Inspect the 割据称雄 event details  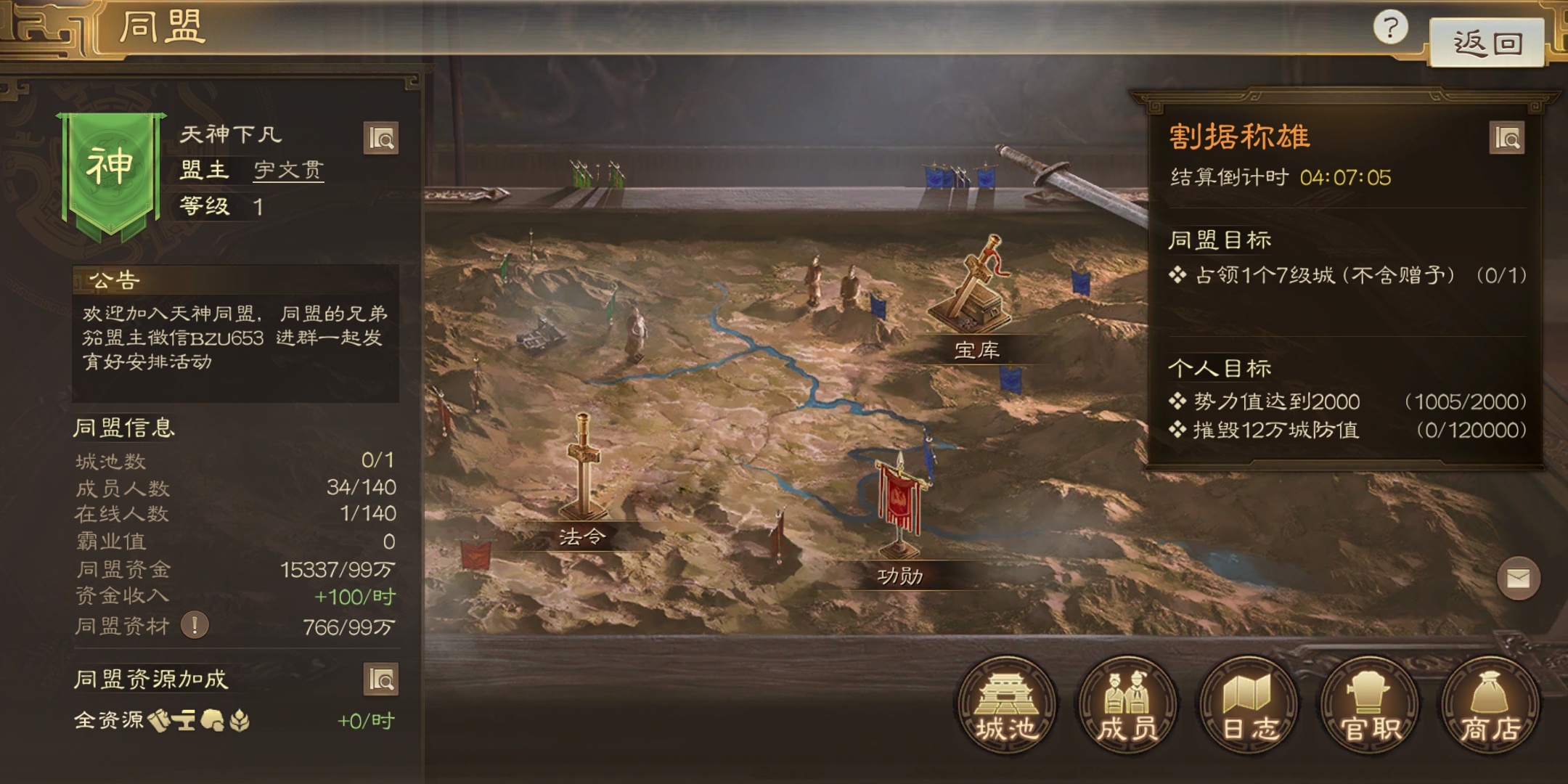[x=1507, y=138]
